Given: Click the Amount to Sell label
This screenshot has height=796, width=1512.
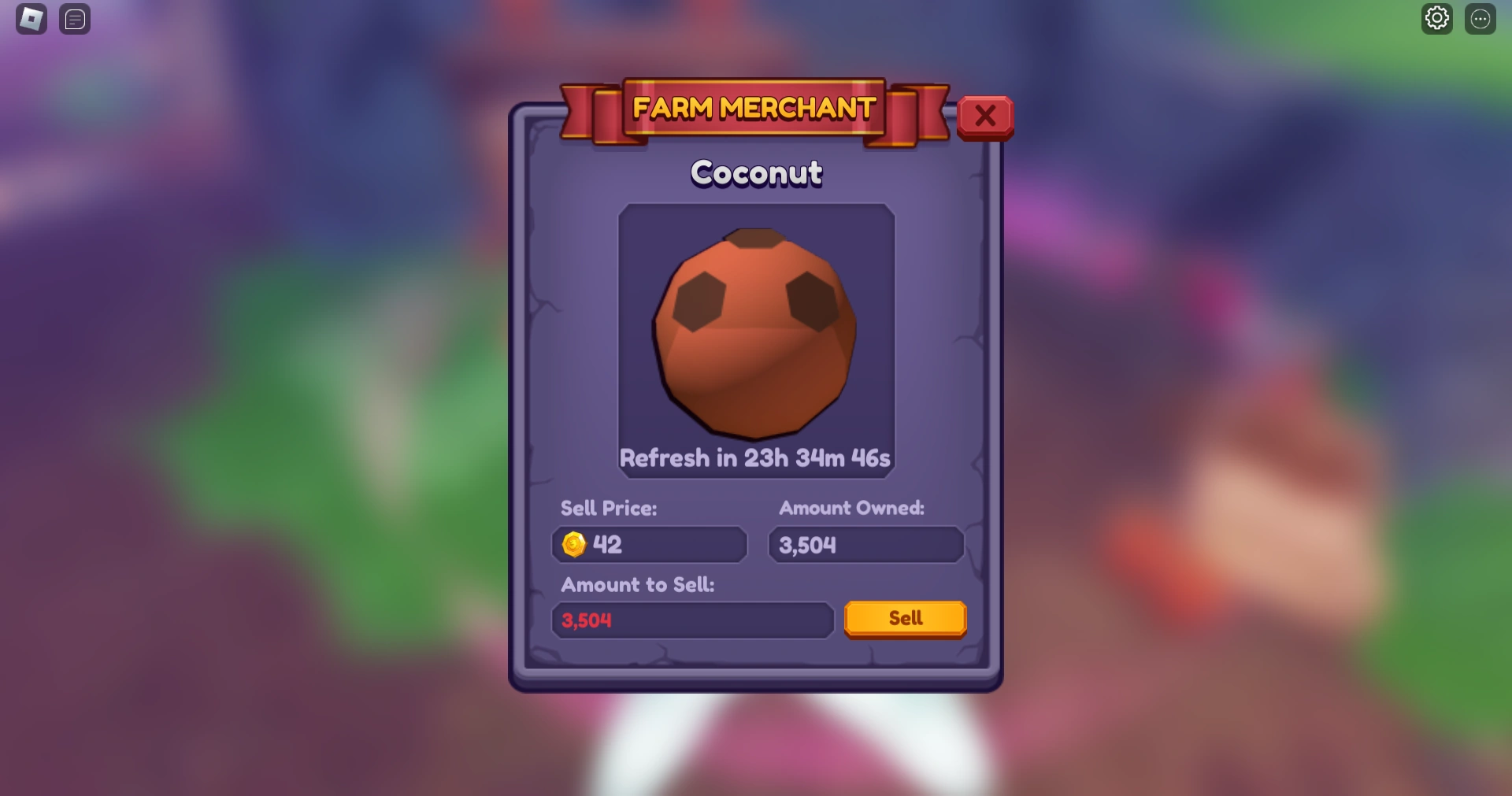Looking at the screenshot, I should pyautogui.click(x=637, y=585).
